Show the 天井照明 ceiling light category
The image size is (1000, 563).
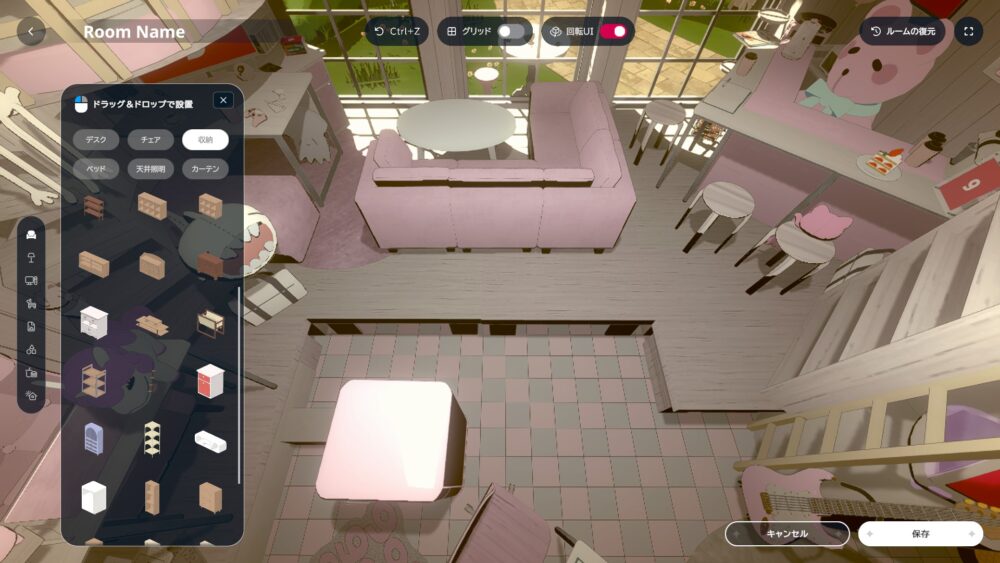coord(151,169)
